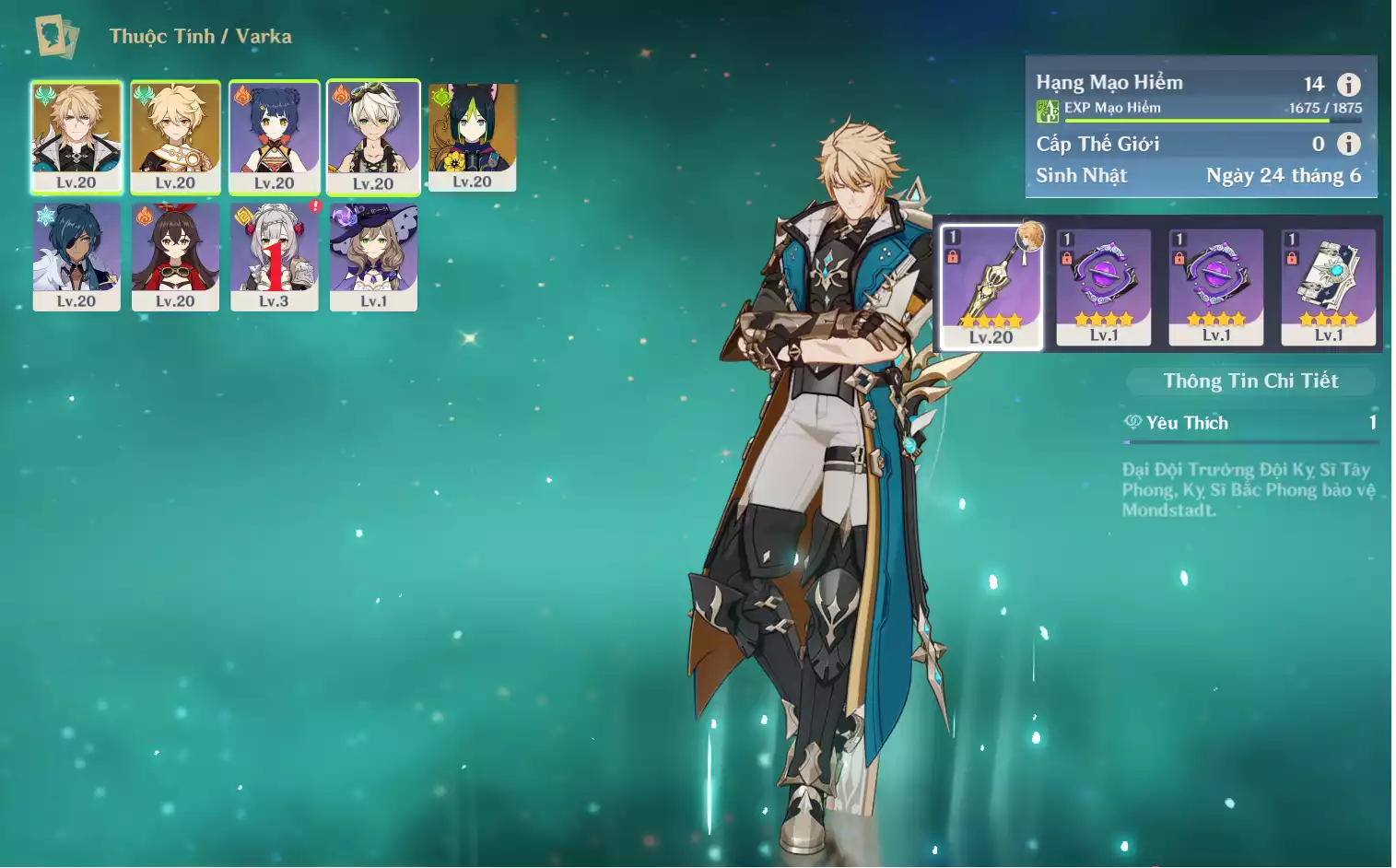Choose Kaeya's cryo character portrait
Viewport: 1396px width, 868px height.
[x=76, y=256]
